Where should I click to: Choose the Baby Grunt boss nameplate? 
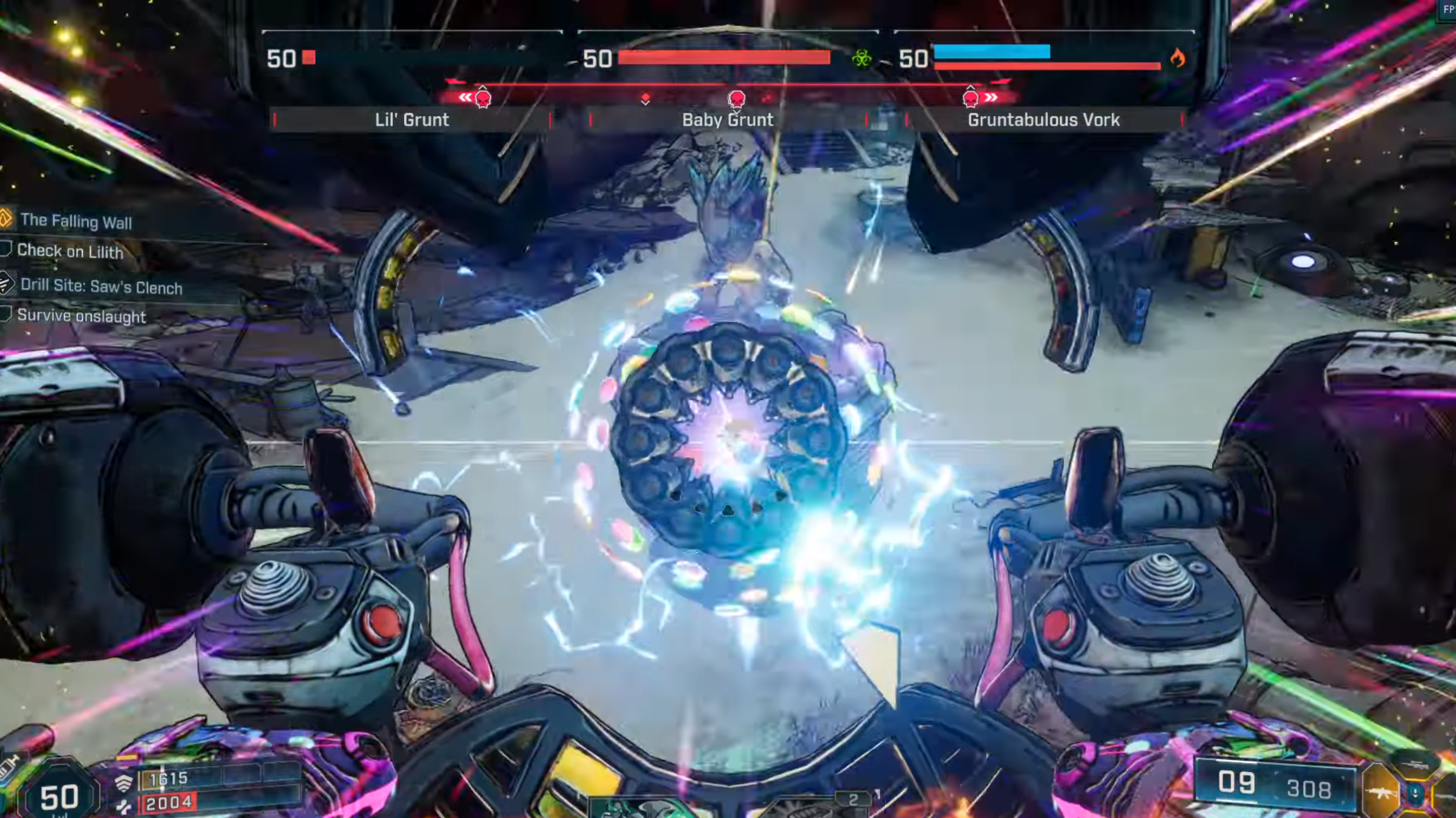(728, 120)
